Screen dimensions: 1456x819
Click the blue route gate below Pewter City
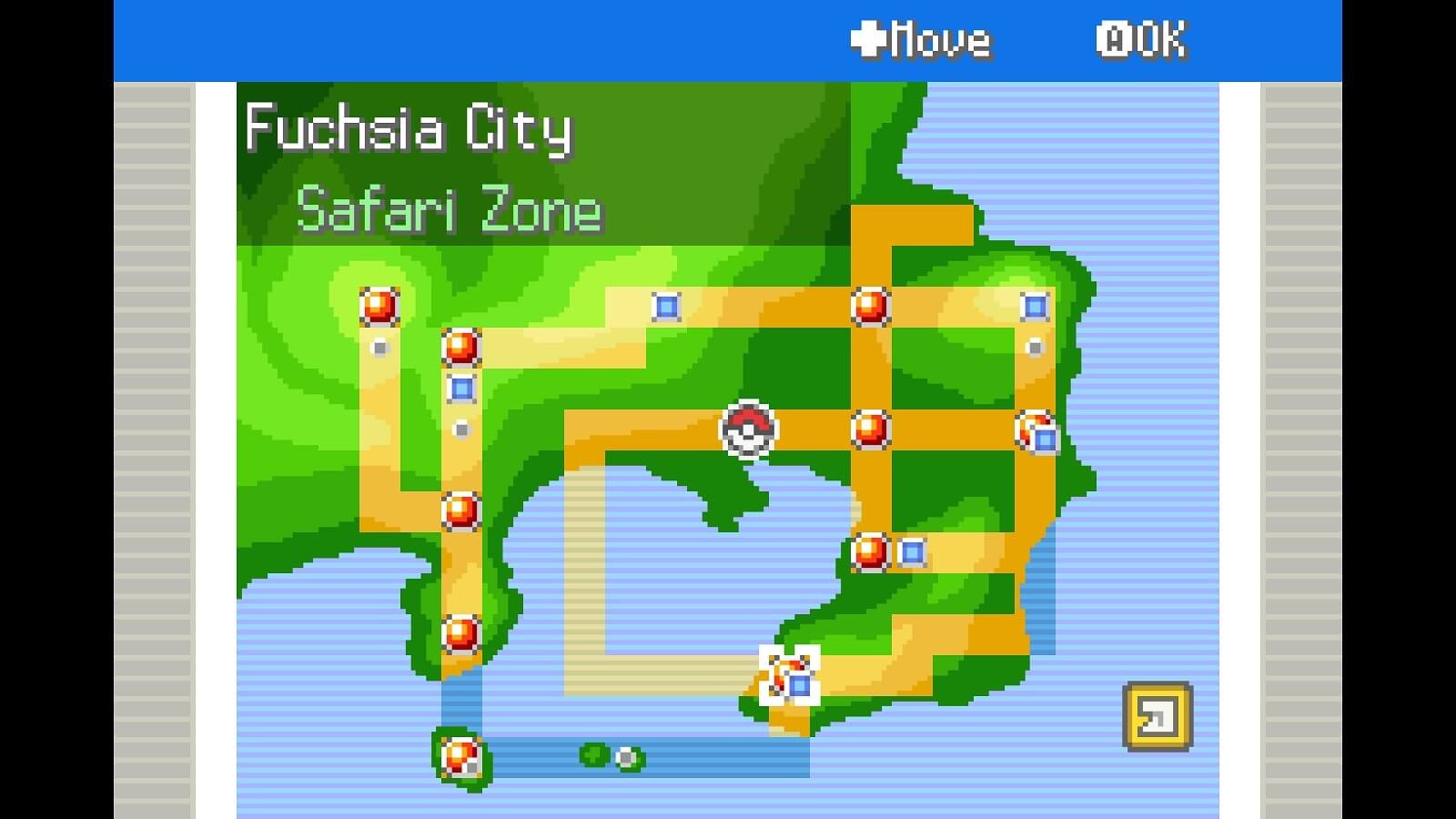click(461, 389)
